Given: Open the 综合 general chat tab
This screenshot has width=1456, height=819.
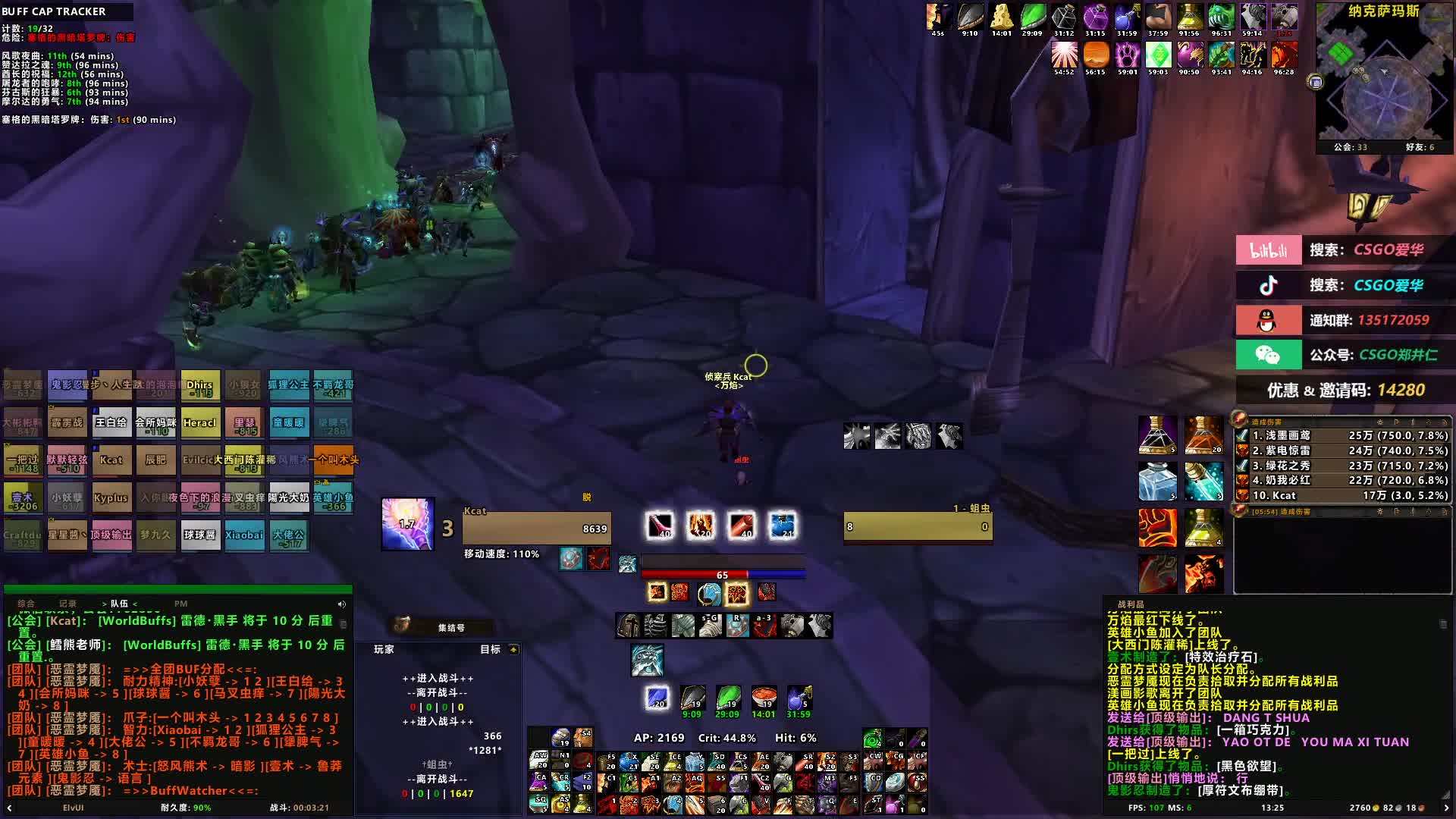Looking at the screenshot, I should coord(27,604).
